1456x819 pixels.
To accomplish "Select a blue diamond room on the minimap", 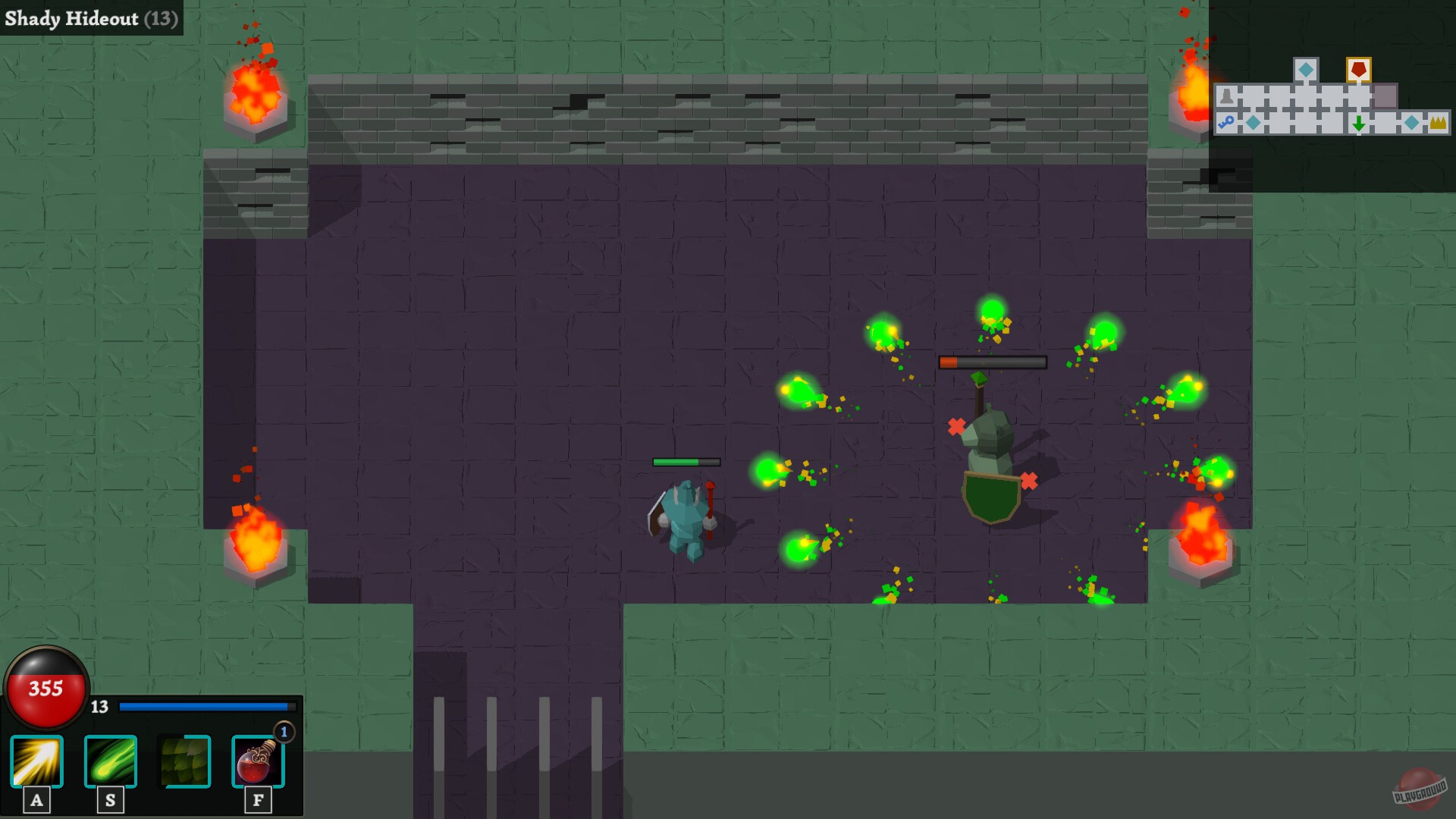I will tap(1306, 70).
